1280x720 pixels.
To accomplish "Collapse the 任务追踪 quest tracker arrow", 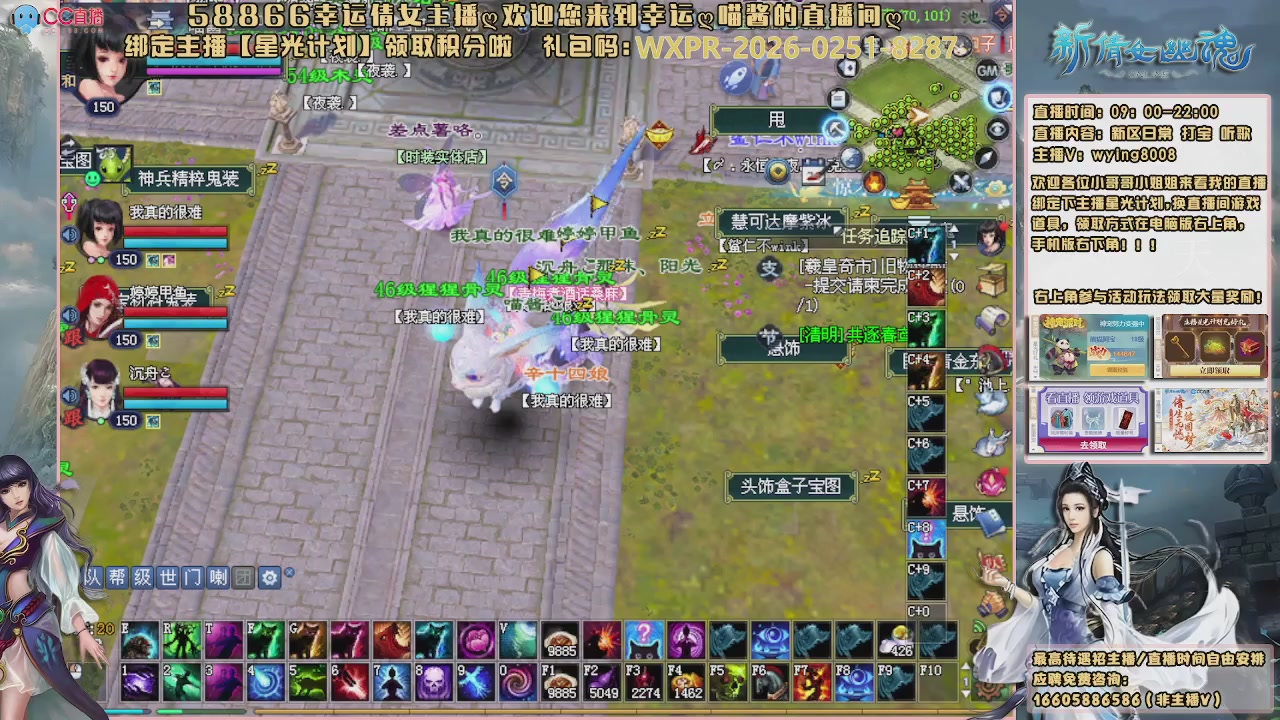I will tap(837, 231).
